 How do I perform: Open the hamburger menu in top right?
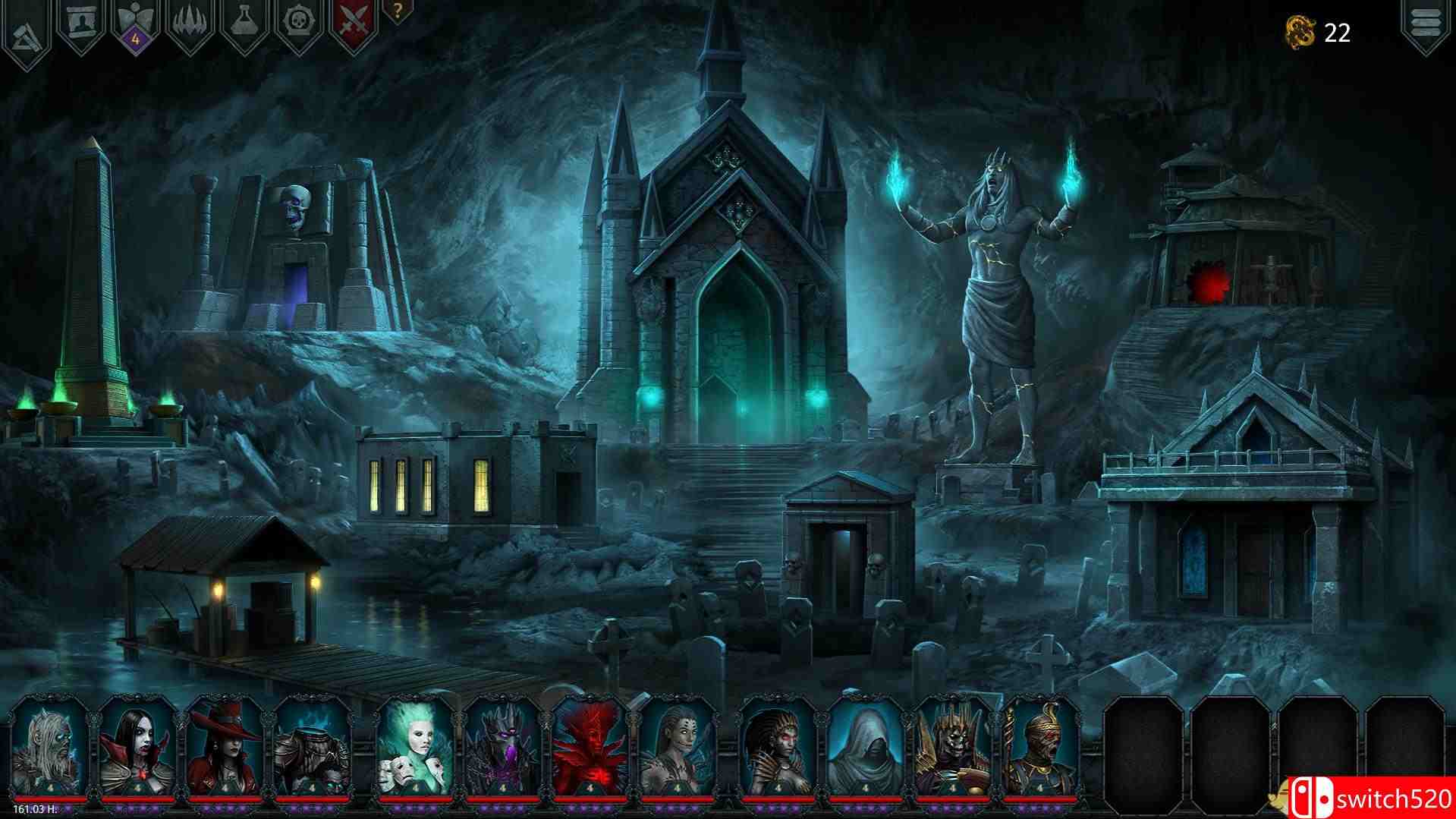(1427, 21)
